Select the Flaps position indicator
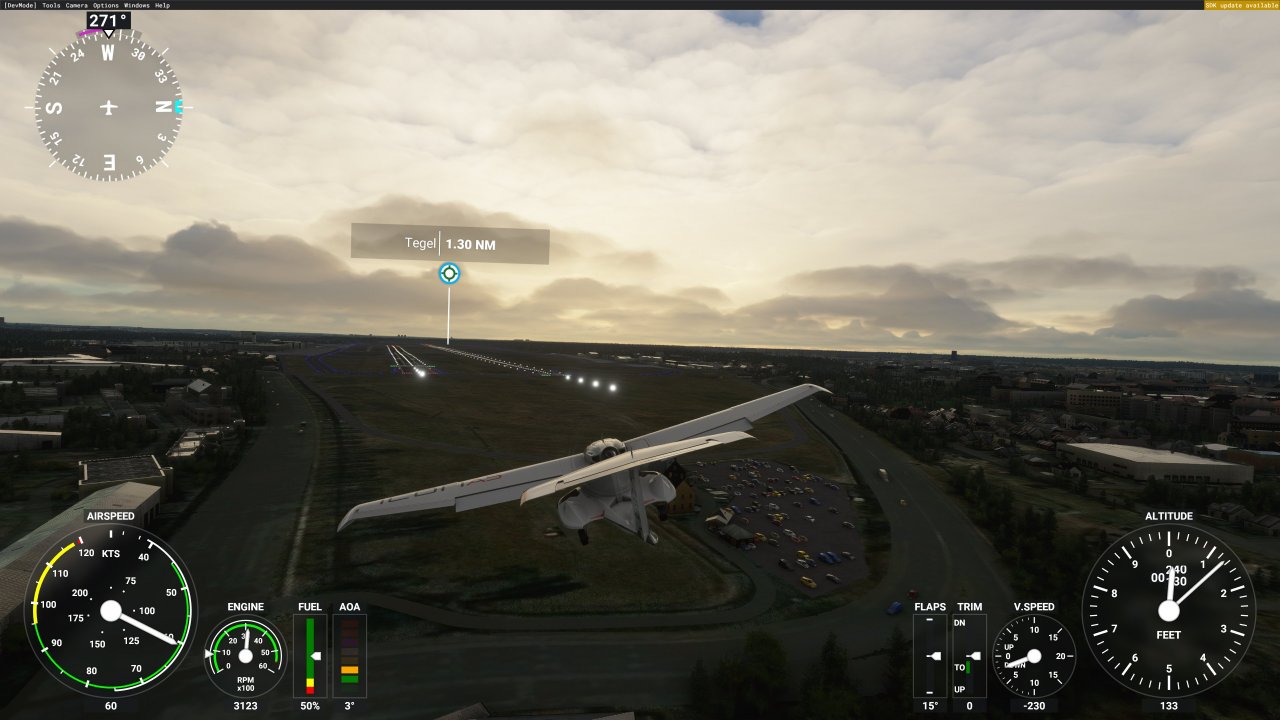The height and width of the screenshot is (720, 1280). [930, 655]
